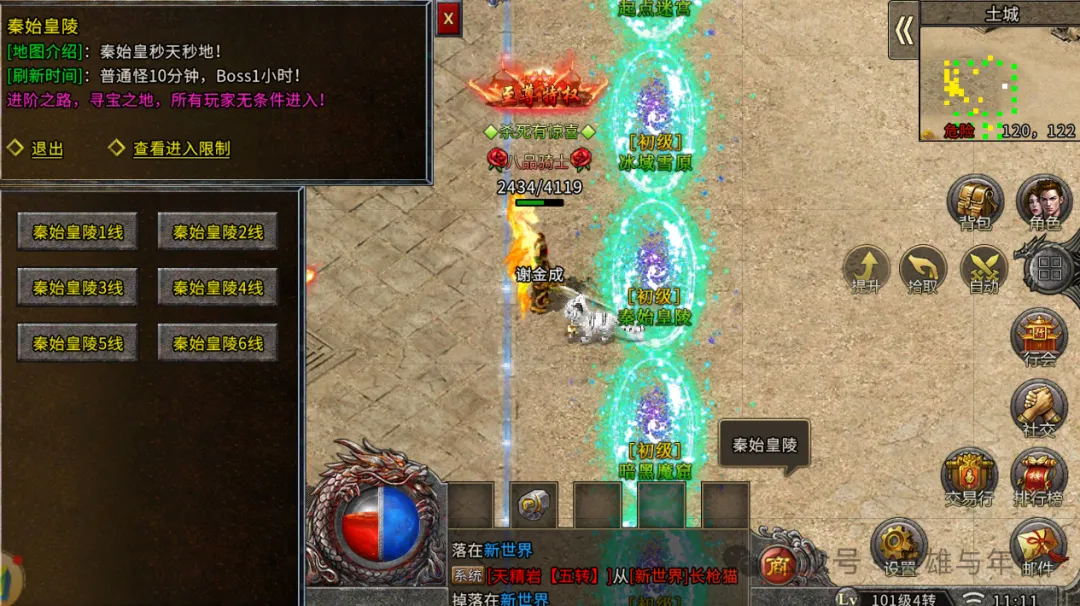Image resolution: width=1080 pixels, height=606 pixels.
Task: Choose 秦始皇陵3线 channel
Action: (78, 288)
